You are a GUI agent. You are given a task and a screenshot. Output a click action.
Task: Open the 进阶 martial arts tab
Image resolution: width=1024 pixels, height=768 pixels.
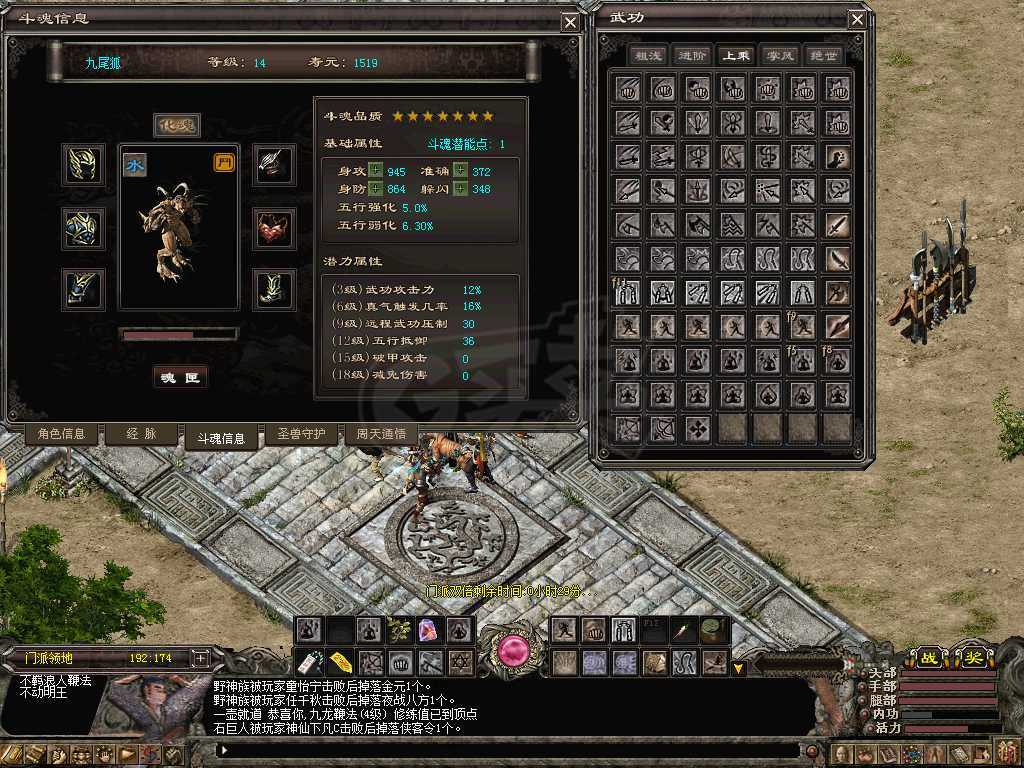692,56
